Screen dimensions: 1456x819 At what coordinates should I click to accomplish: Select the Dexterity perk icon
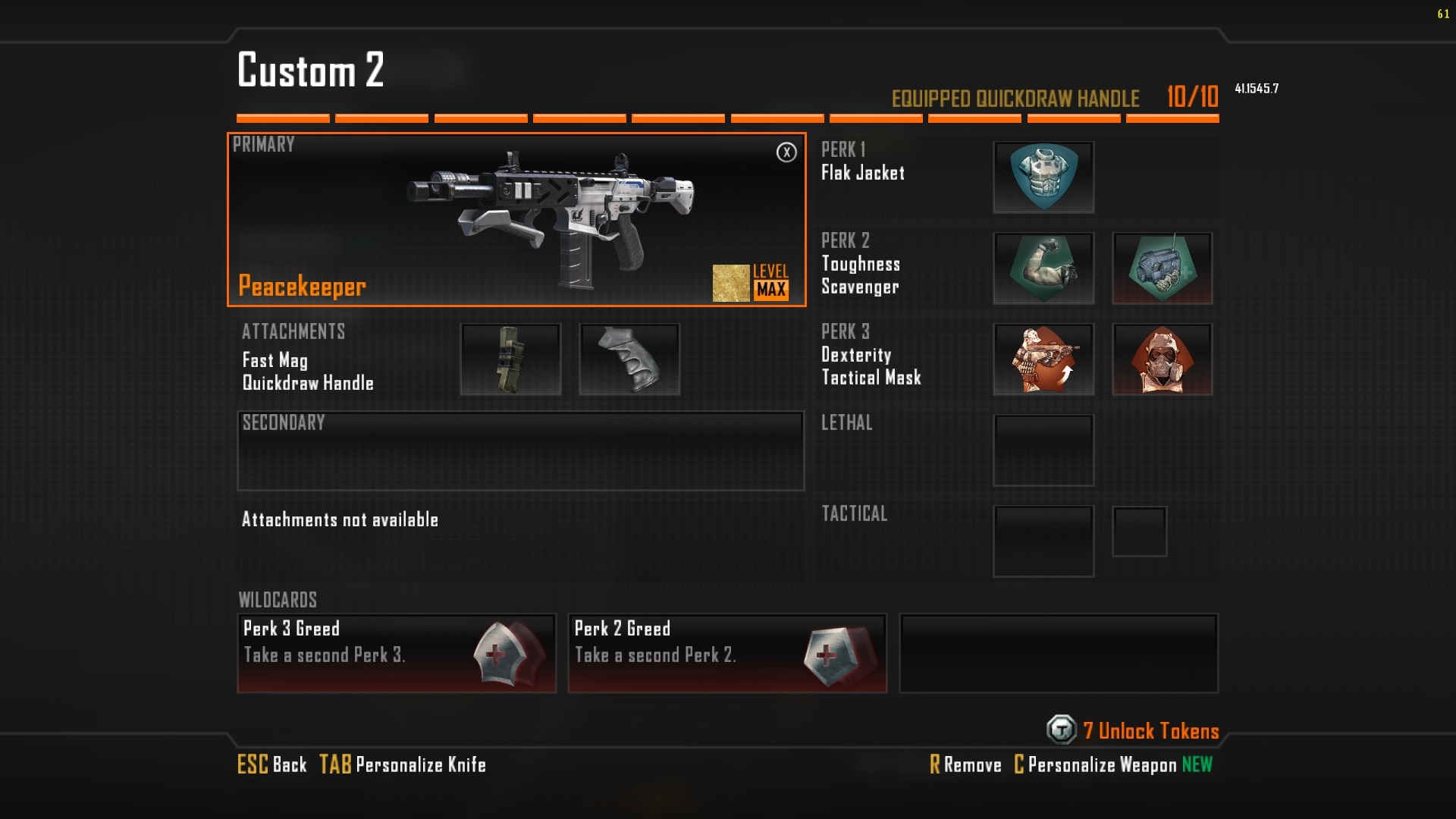pyautogui.click(x=1043, y=359)
